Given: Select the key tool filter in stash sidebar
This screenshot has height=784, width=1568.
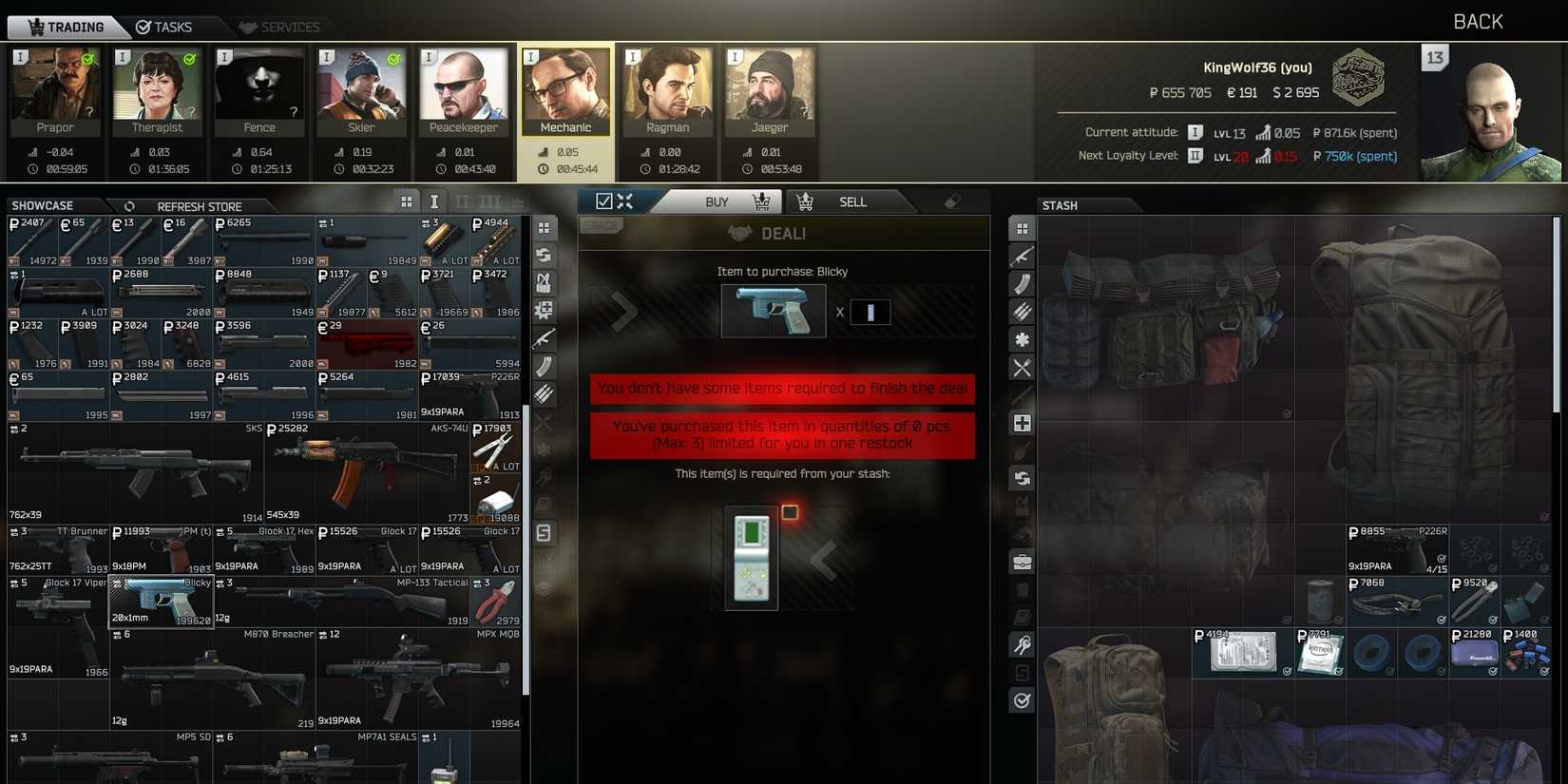Looking at the screenshot, I should point(1022,645).
